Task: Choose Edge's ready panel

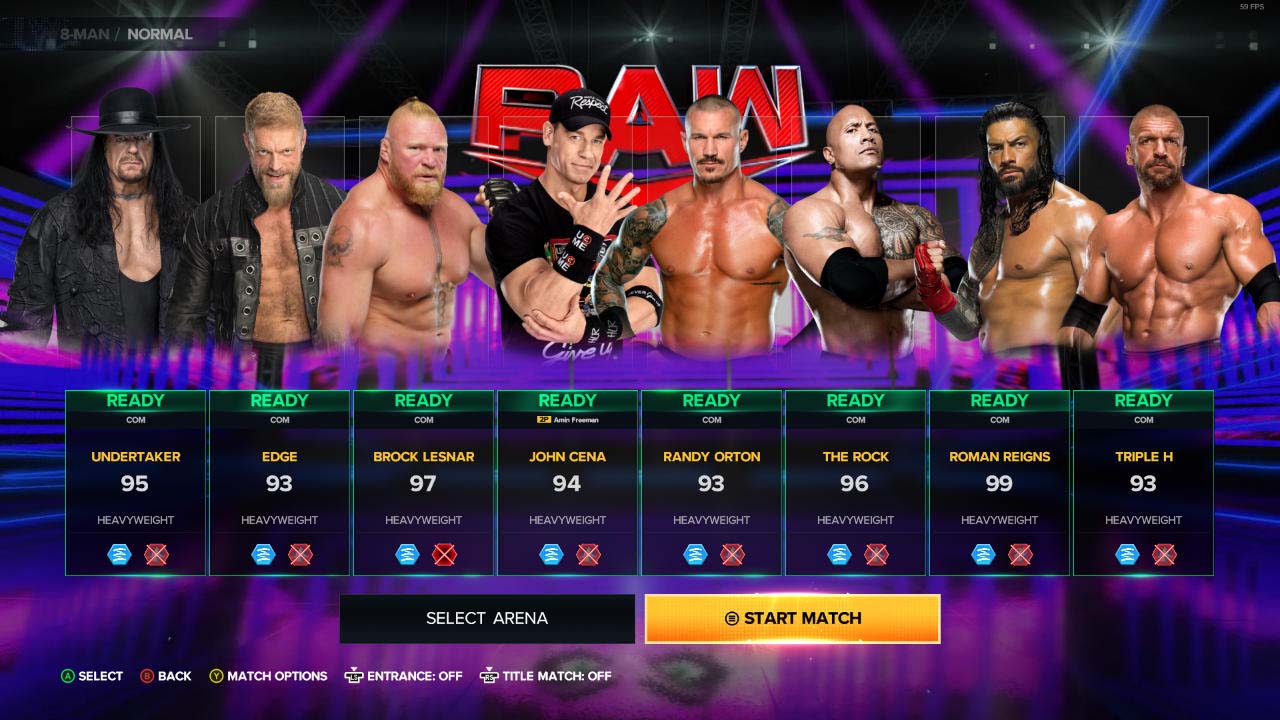Action: pyautogui.click(x=279, y=482)
